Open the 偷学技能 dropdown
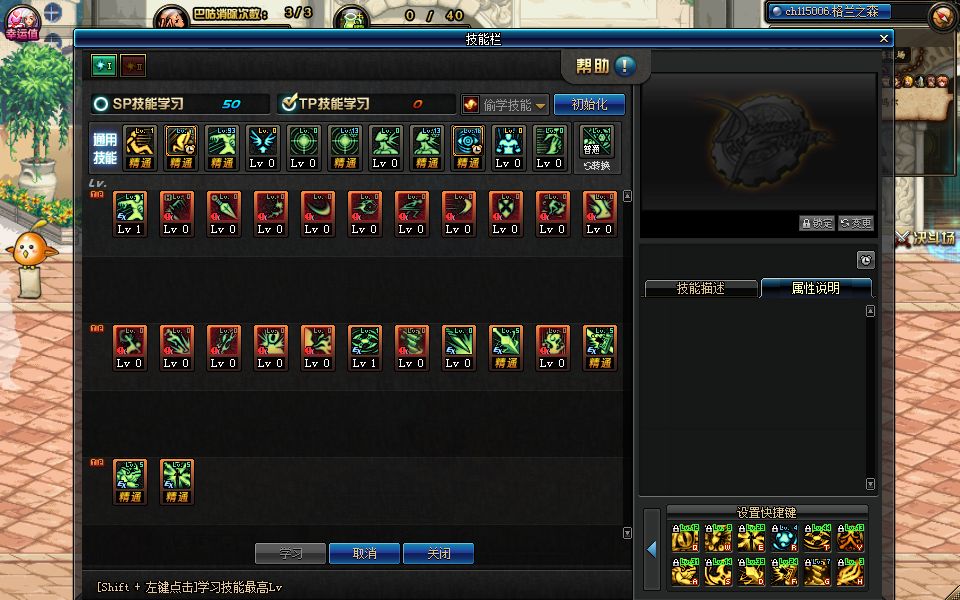The width and height of the screenshot is (960, 600). [506, 105]
